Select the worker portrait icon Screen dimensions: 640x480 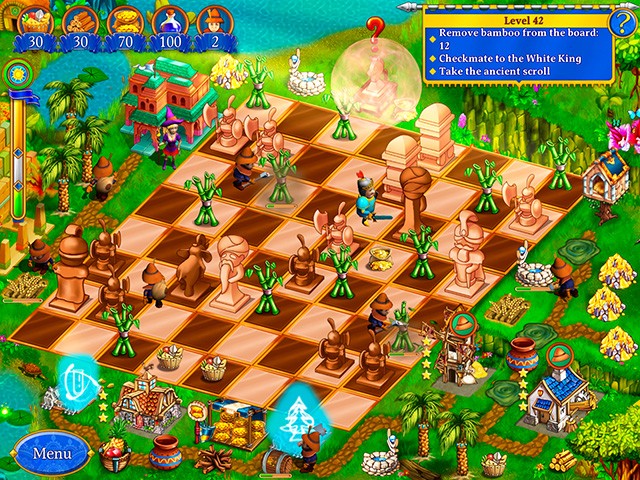[213, 20]
